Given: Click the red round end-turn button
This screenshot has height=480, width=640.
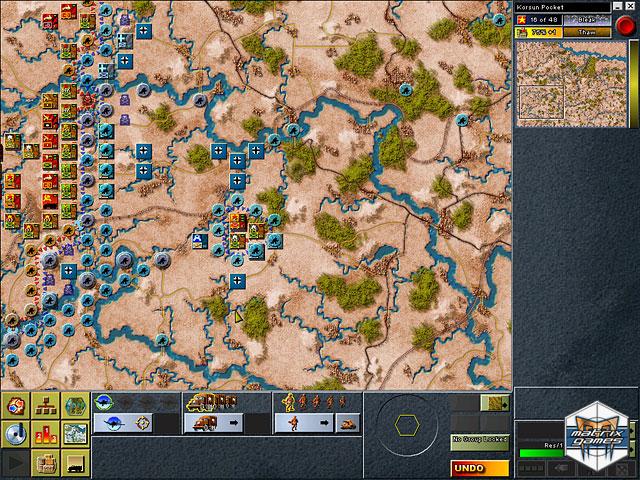Looking at the screenshot, I should coord(625,26).
